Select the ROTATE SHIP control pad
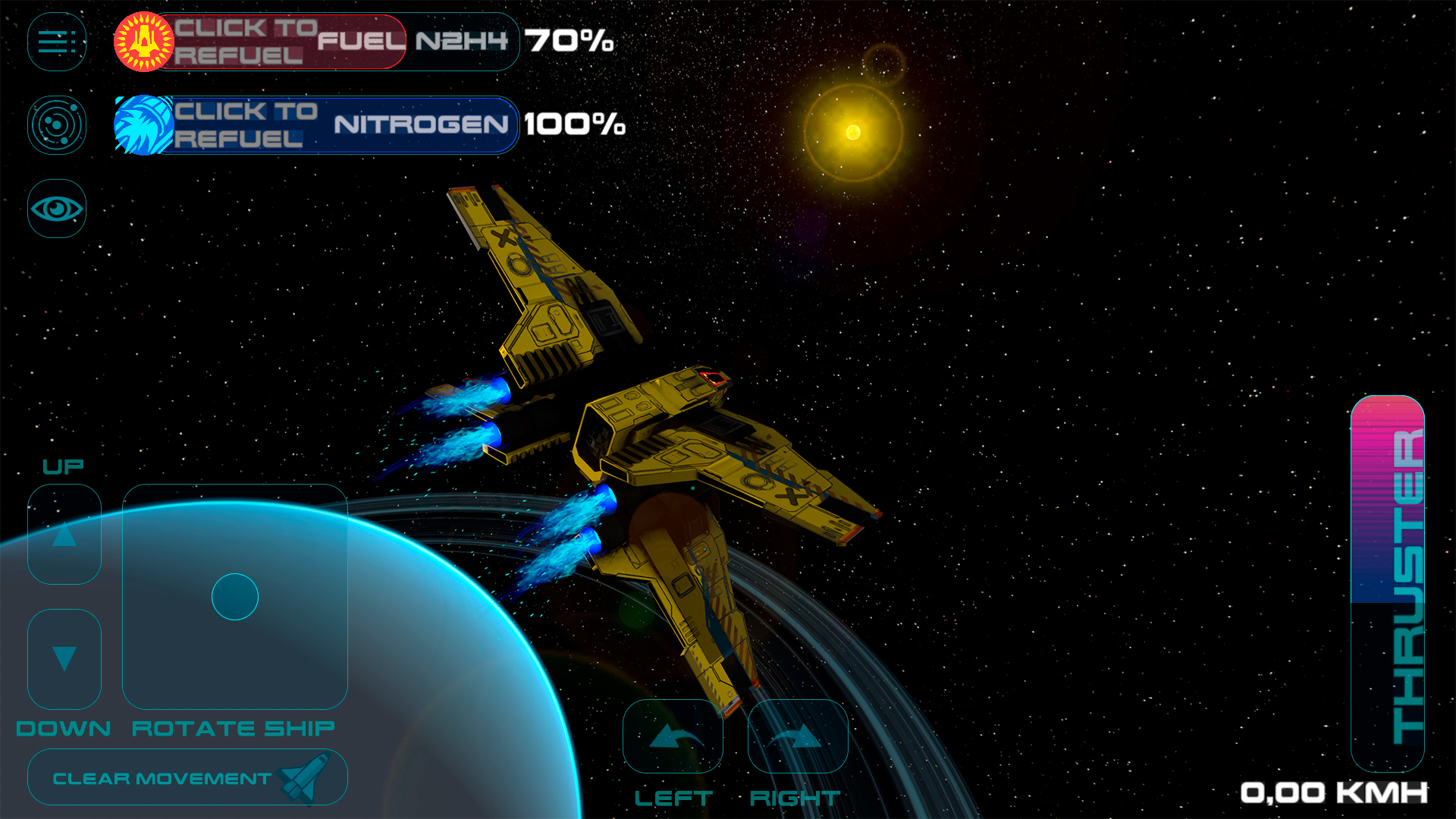 [x=234, y=597]
